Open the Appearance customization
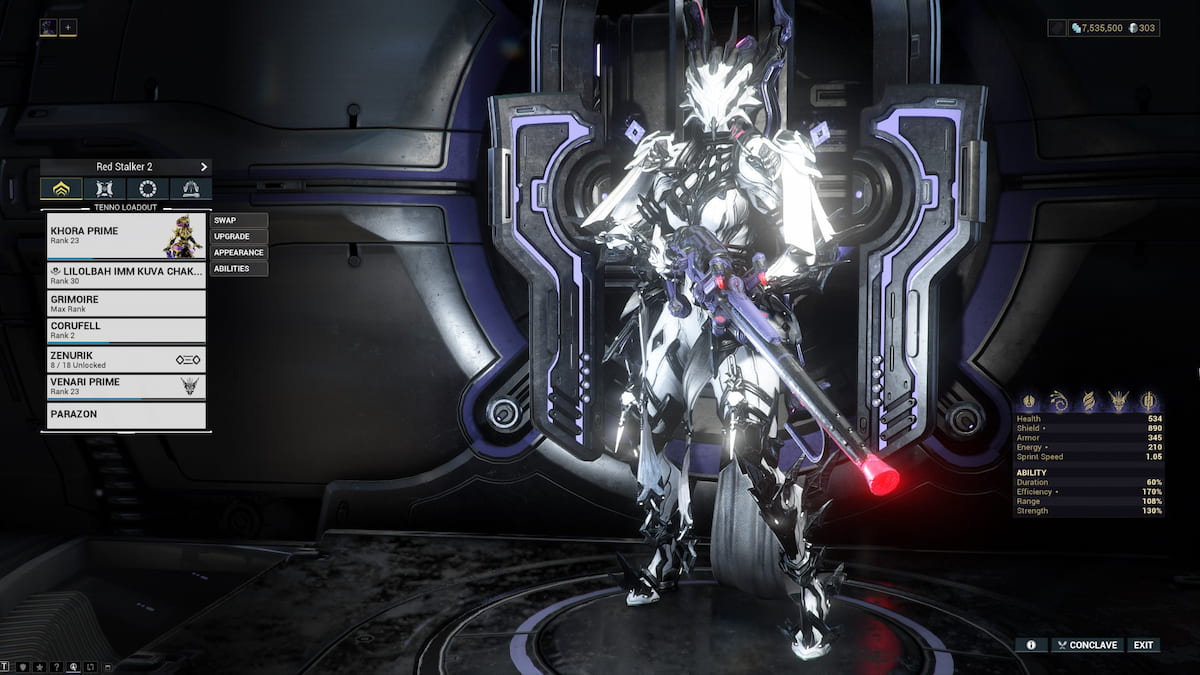1200x675 pixels. coord(239,252)
